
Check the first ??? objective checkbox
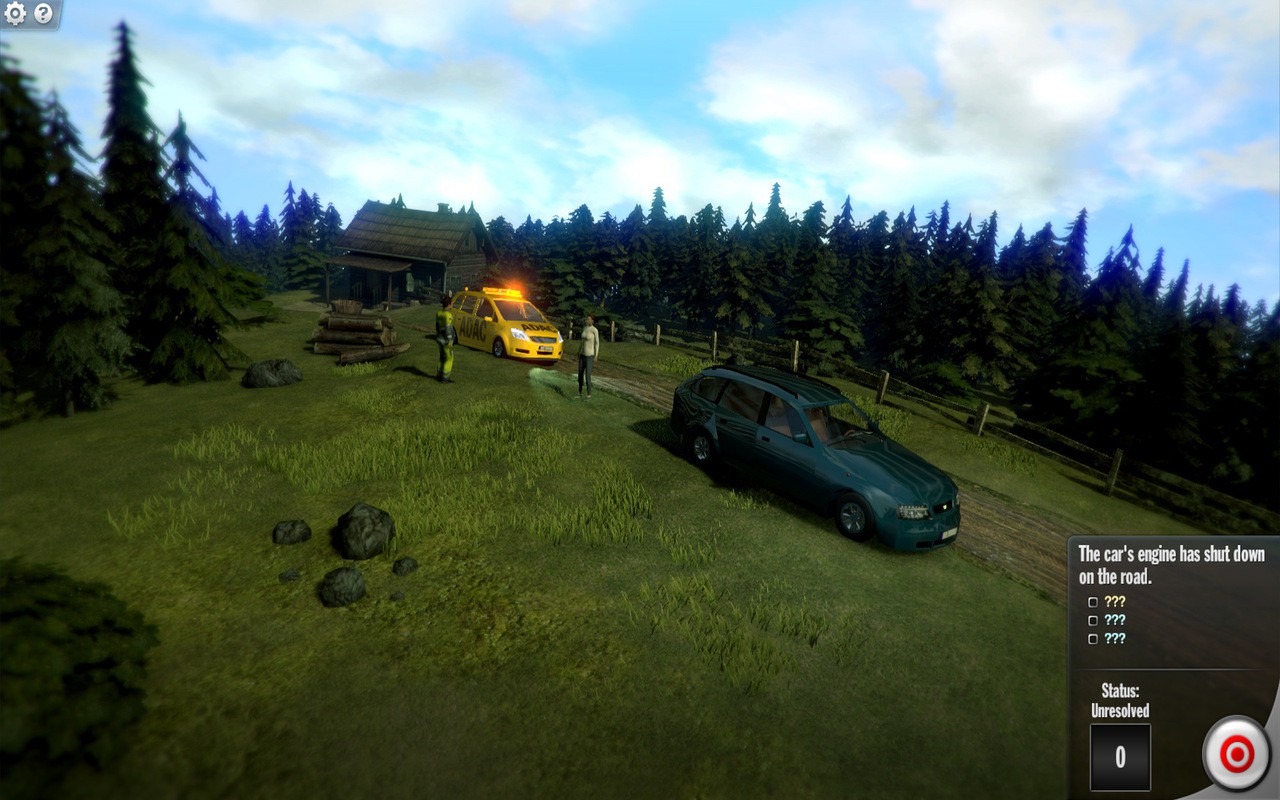coord(1093,602)
